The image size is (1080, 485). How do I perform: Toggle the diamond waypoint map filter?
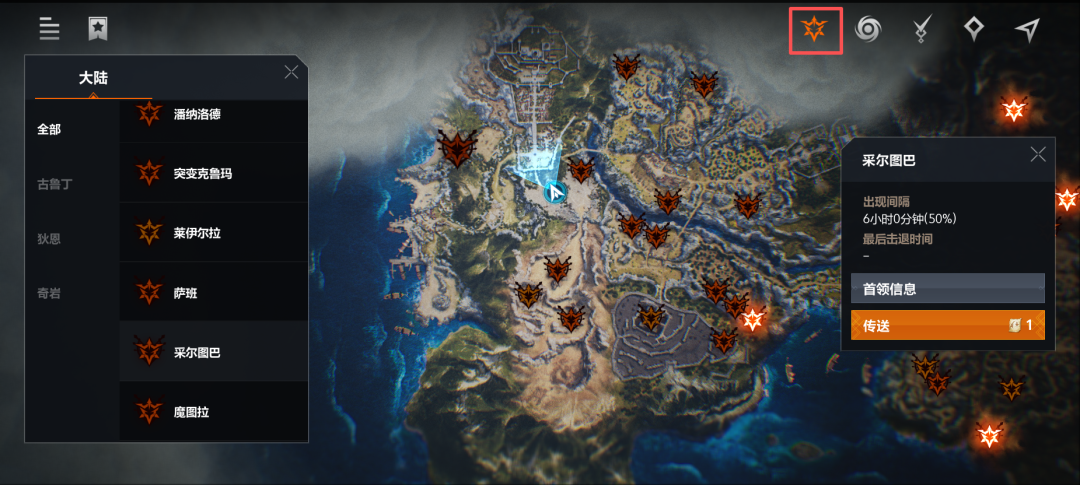tap(974, 30)
